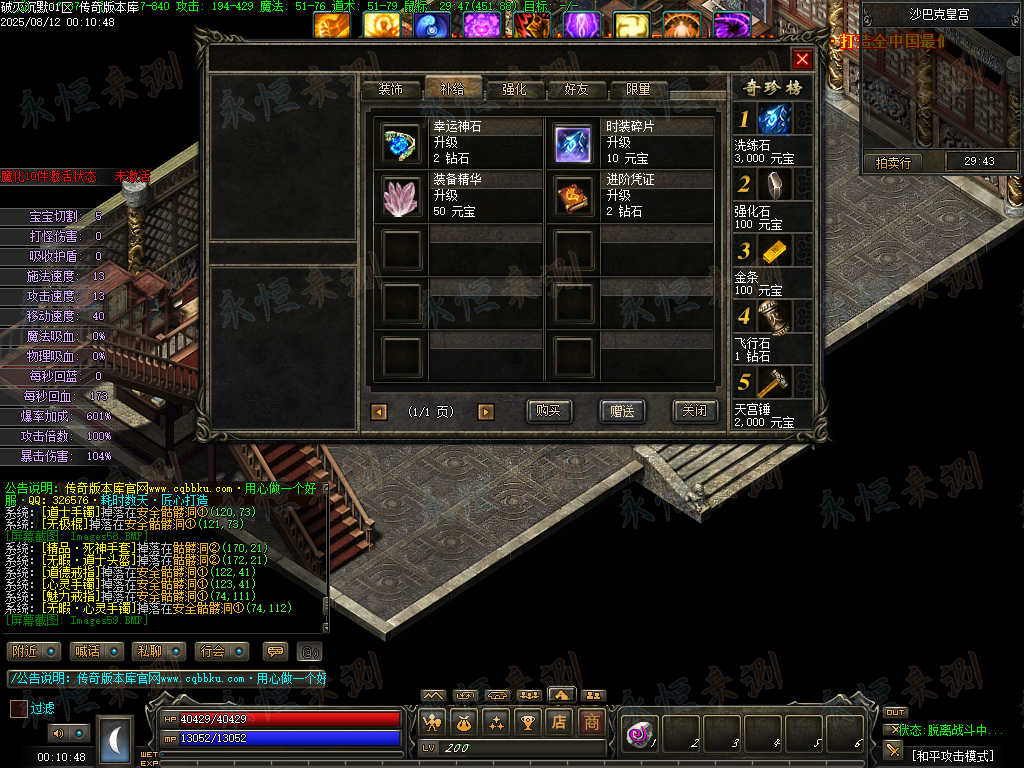Image resolution: width=1024 pixels, height=768 pixels.
Task: Go to the next shop page arrow
Action: click(486, 411)
